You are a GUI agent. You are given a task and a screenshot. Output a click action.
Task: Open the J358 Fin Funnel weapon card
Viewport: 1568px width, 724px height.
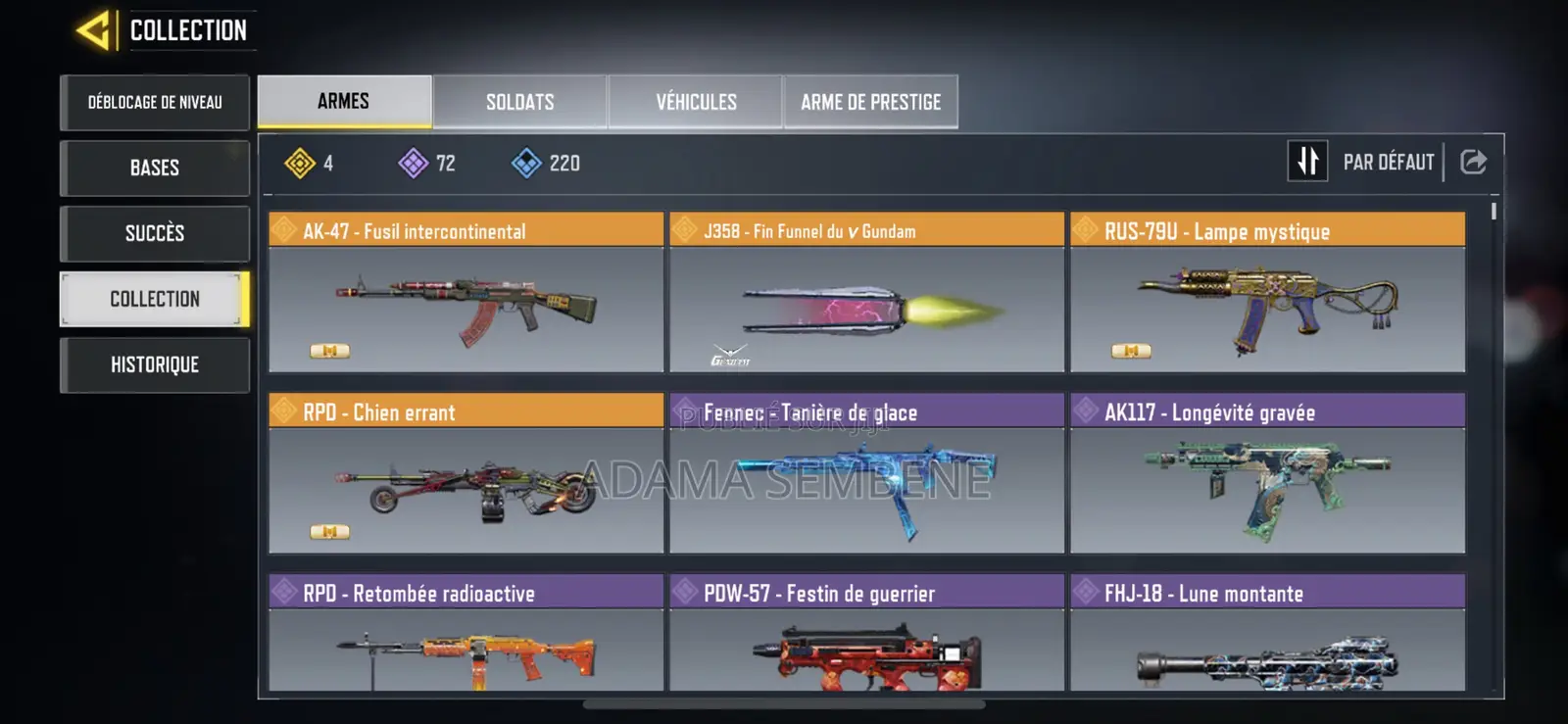(865, 299)
